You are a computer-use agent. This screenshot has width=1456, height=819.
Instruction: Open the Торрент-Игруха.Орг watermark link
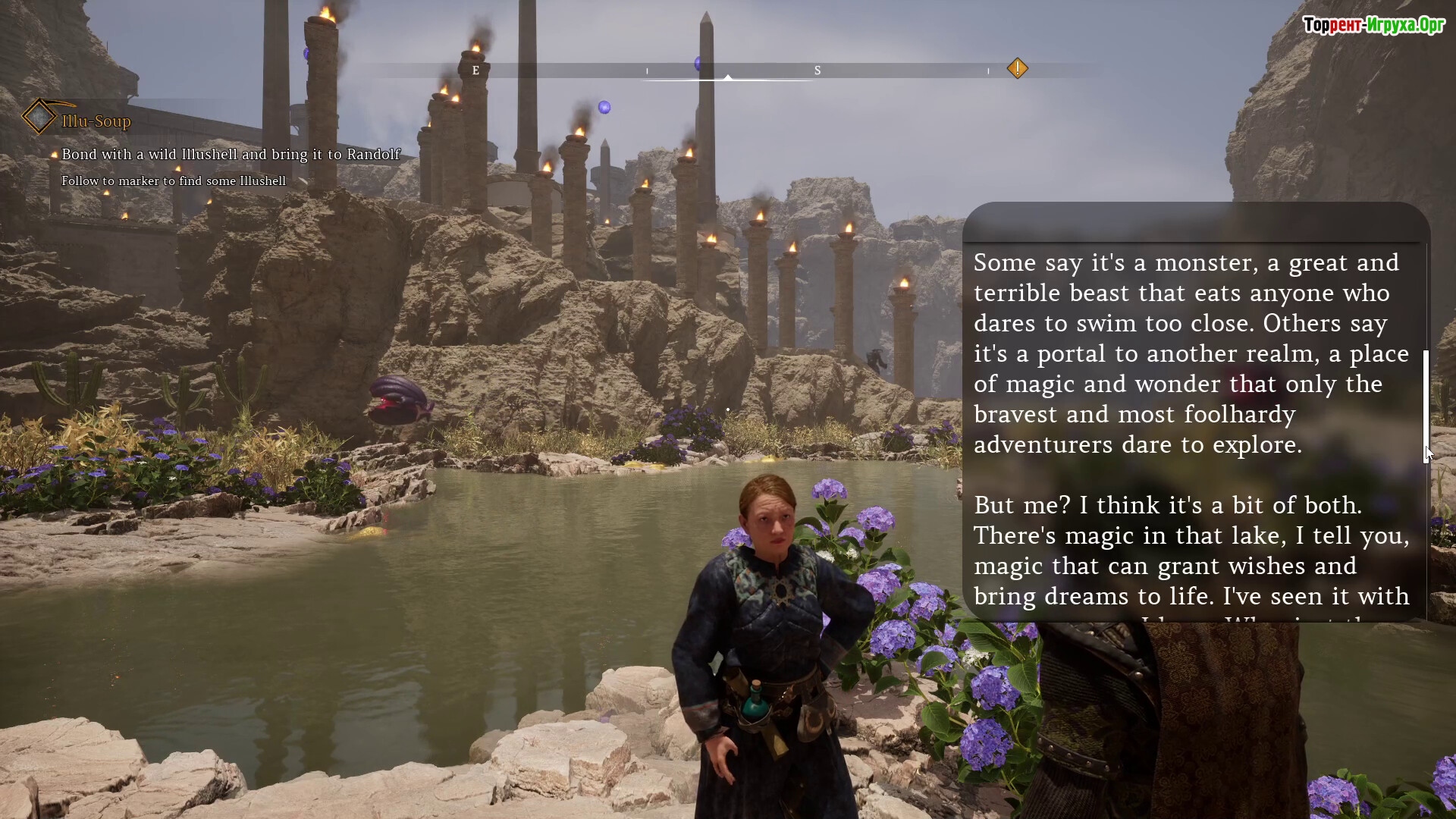[x=1373, y=25]
